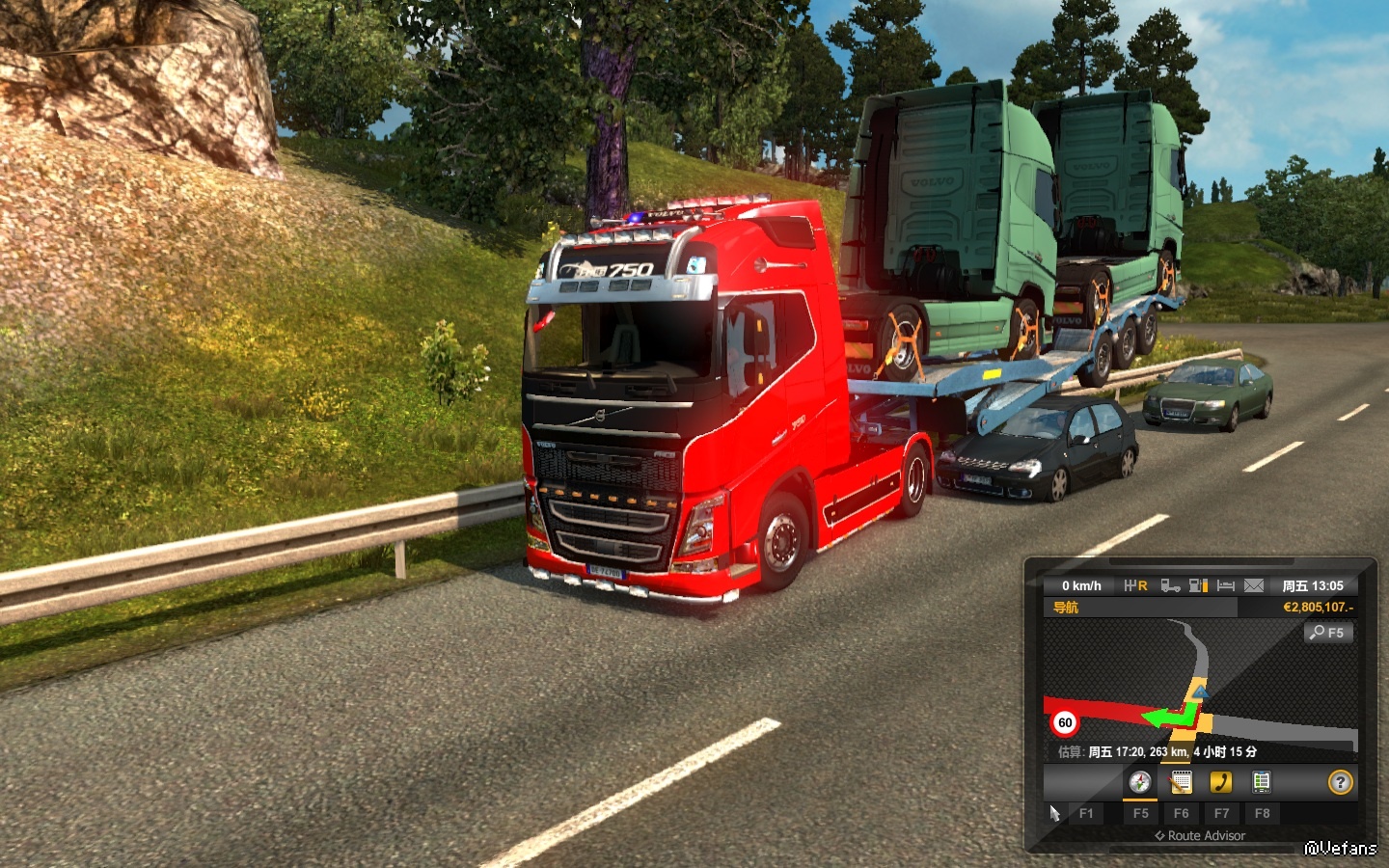
Task: Zoom the Route Advisor map with the magnifier
Action: (x=1328, y=633)
